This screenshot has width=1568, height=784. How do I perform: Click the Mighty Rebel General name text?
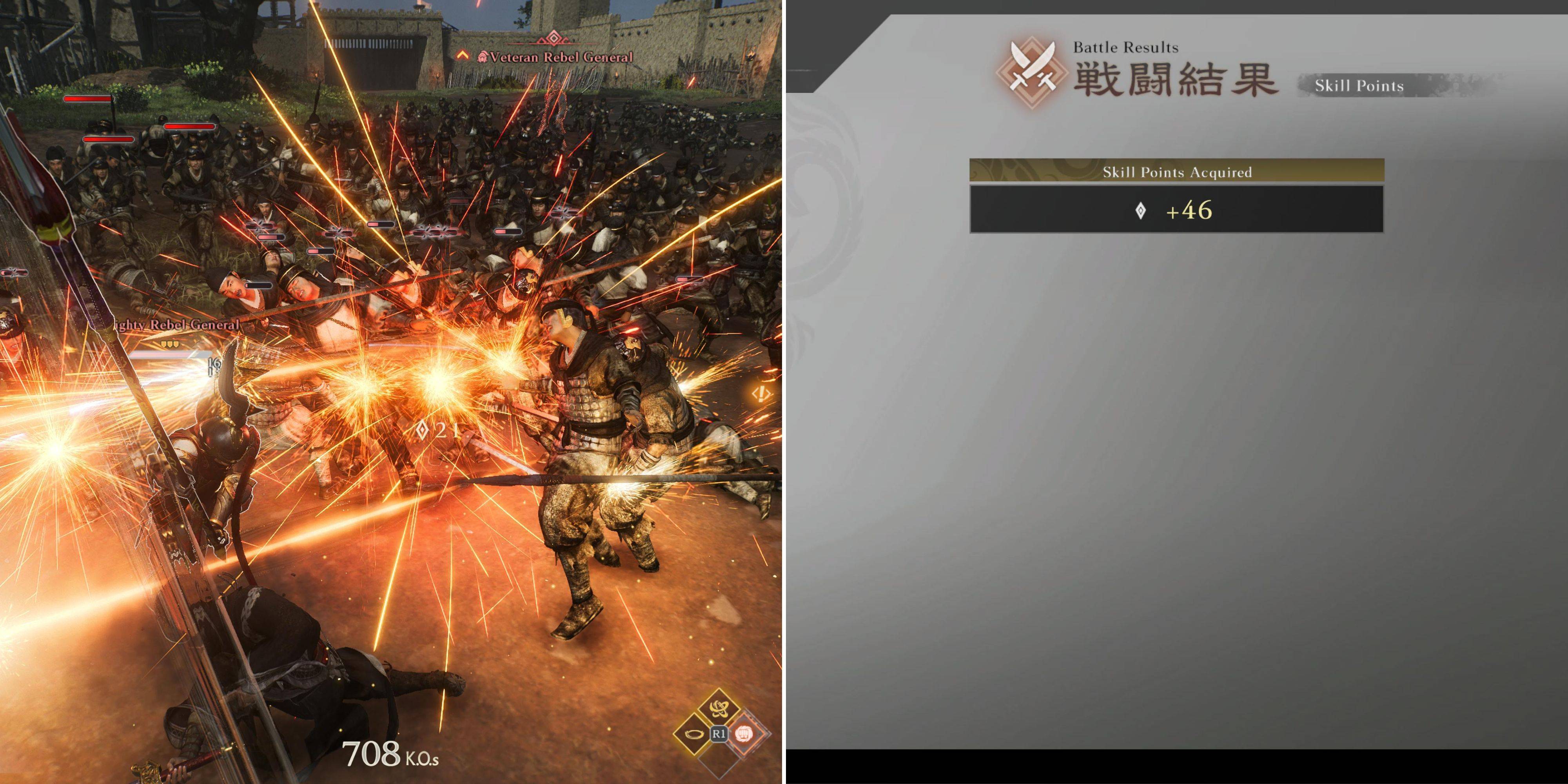[174, 325]
